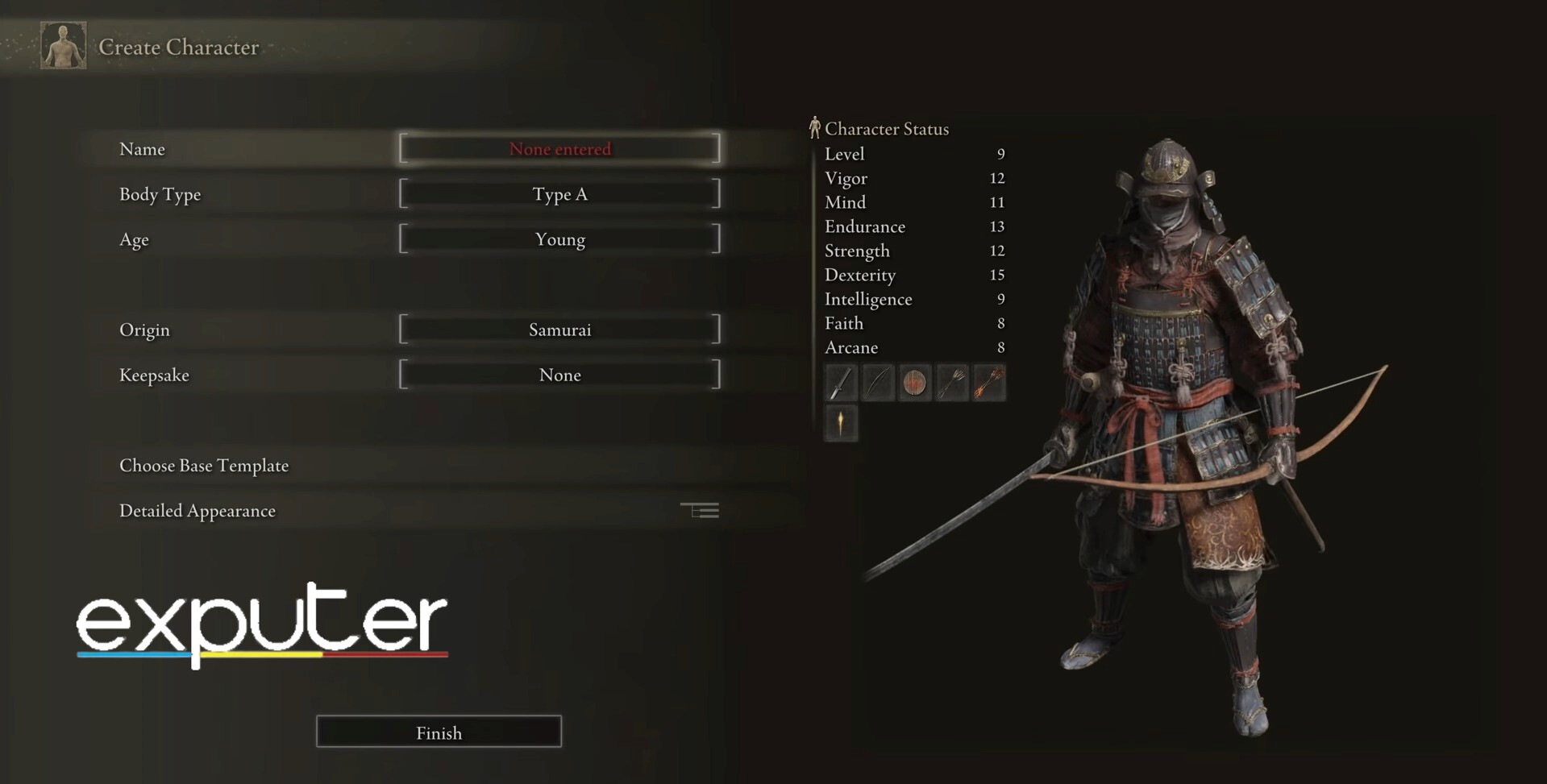Select the talisman icon on the second row

pos(841,424)
